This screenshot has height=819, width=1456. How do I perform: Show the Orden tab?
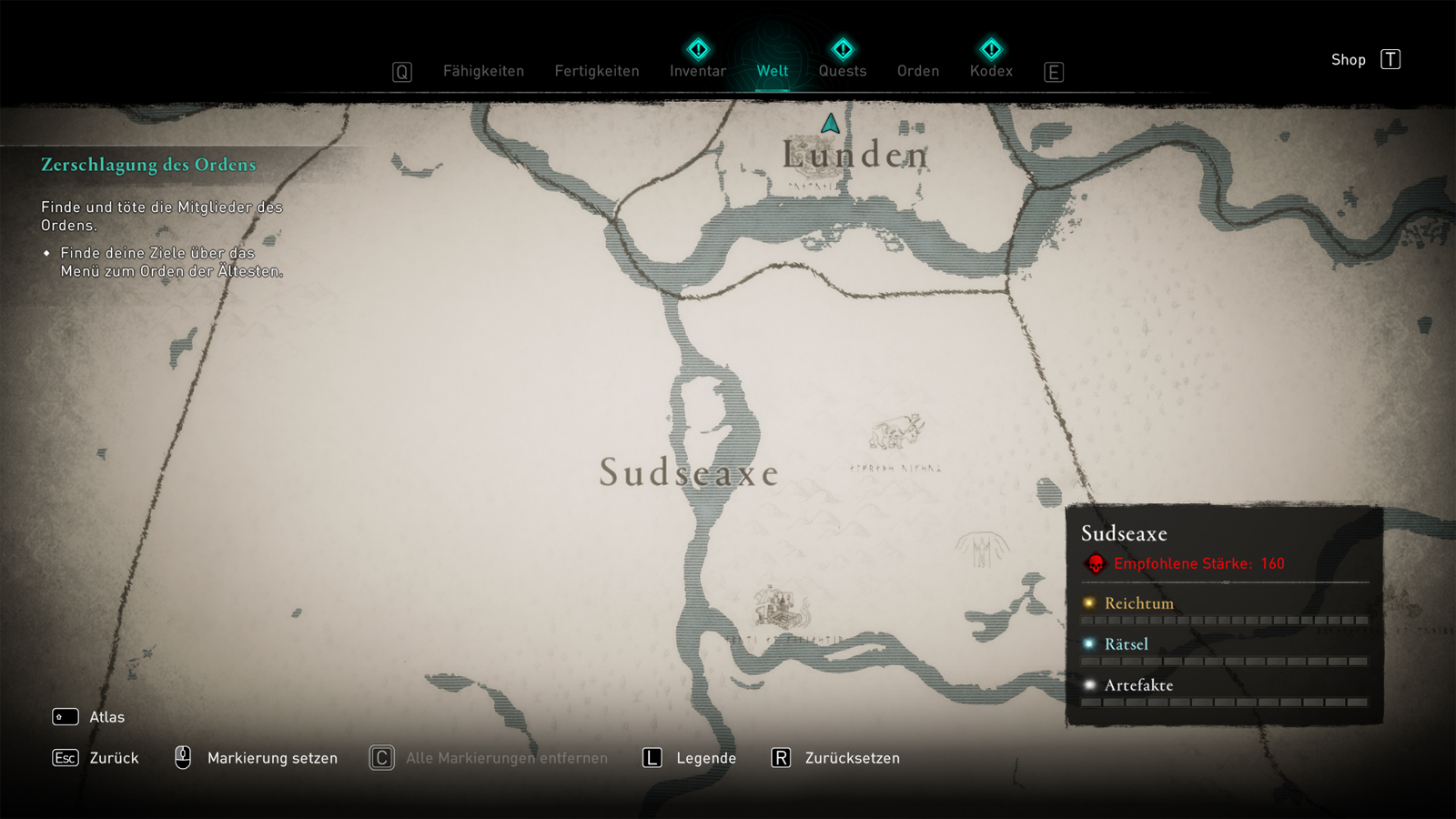point(918,71)
